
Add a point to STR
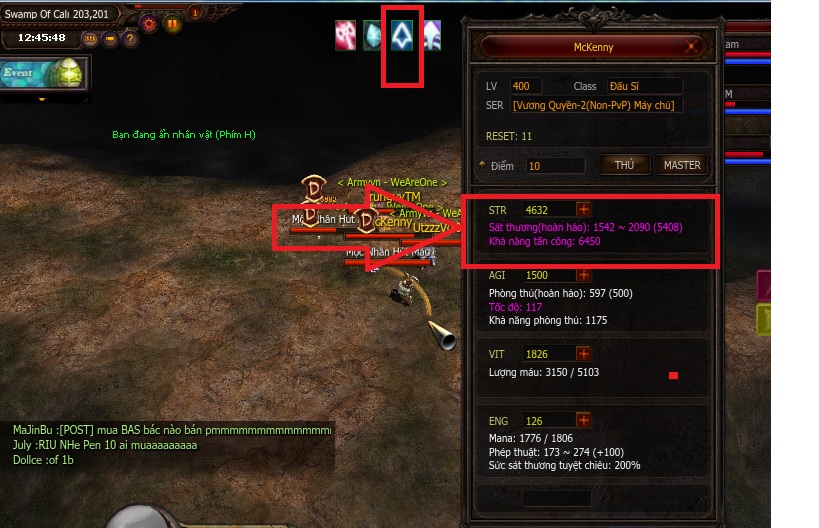click(x=584, y=210)
